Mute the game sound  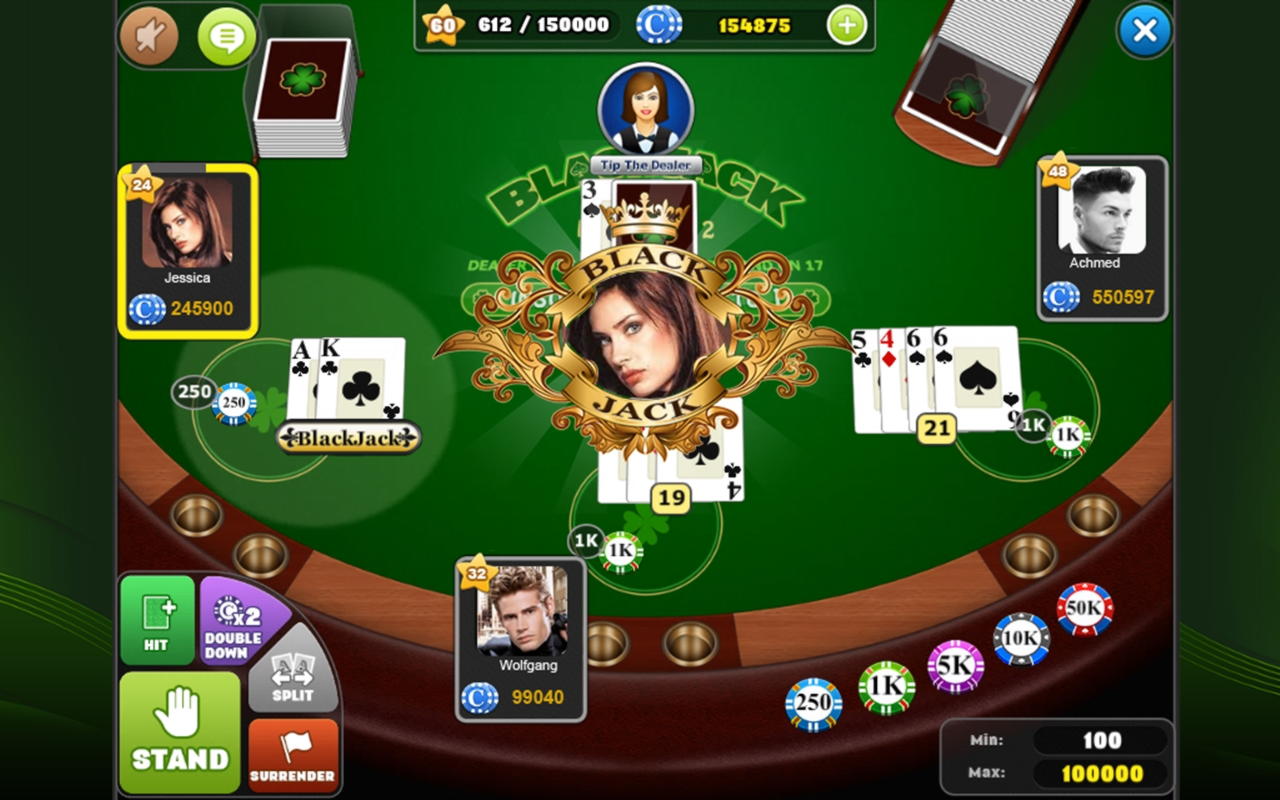149,36
